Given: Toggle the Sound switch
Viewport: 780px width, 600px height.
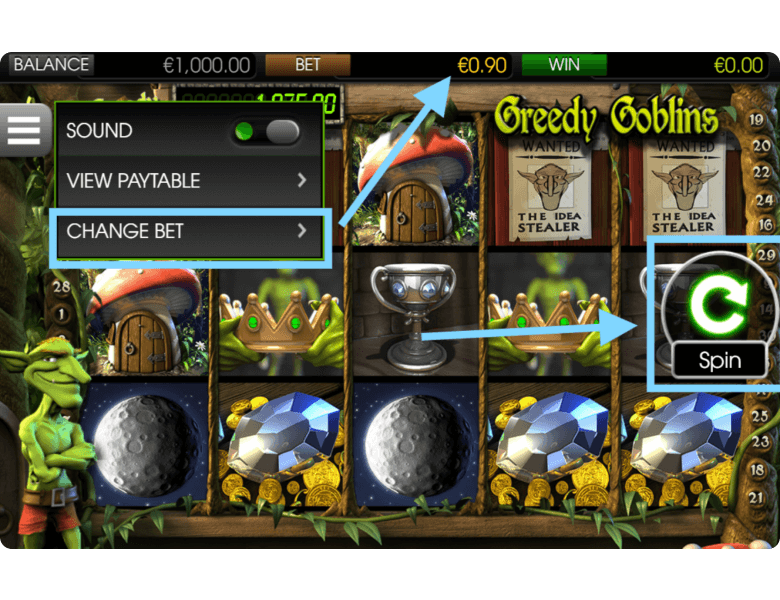Looking at the screenshot, I should pyautogui.click(x=266, y=131).
